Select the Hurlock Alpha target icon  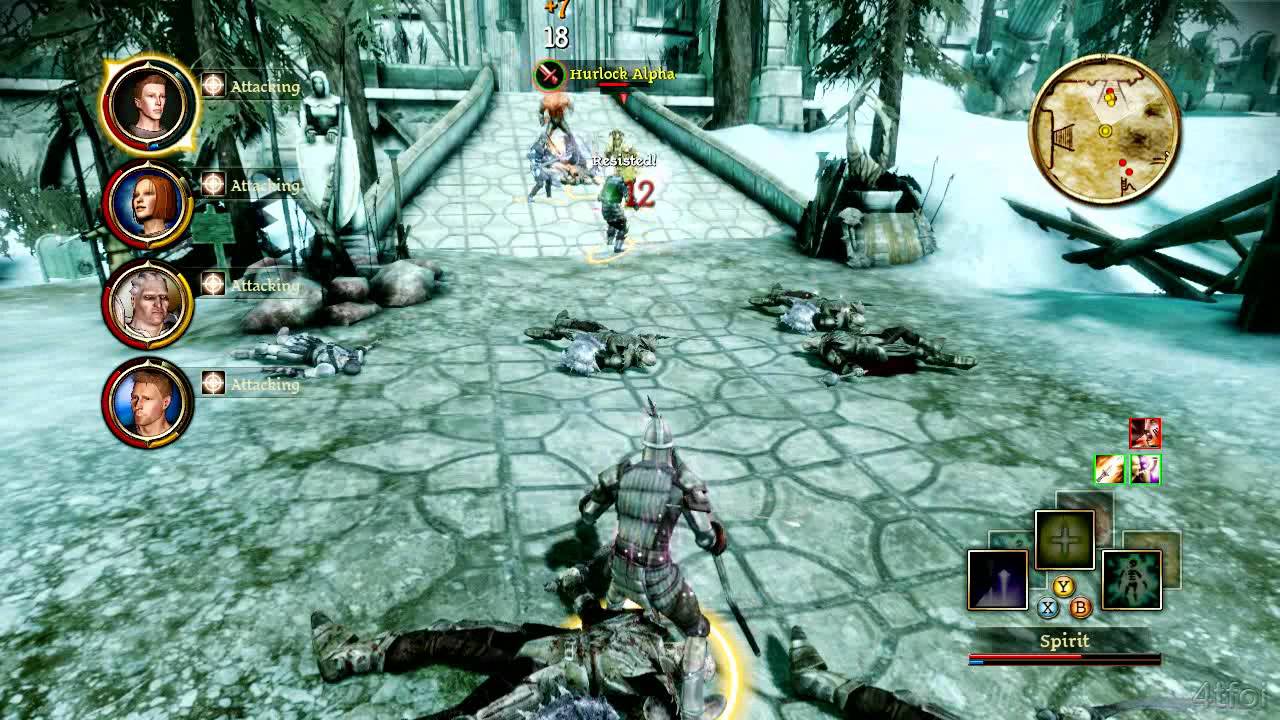tap(549, 74)
